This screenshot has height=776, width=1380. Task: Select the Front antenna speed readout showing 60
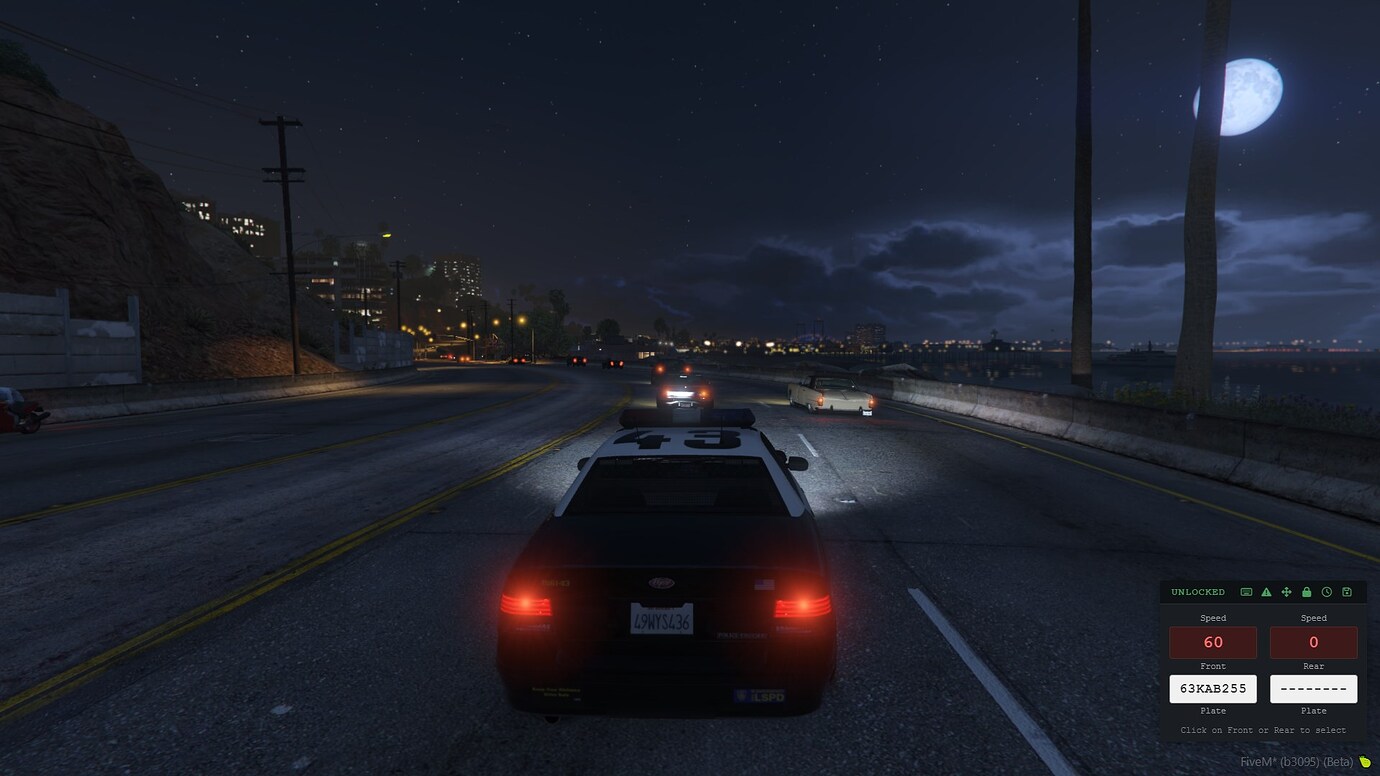tap(1212, 642)
